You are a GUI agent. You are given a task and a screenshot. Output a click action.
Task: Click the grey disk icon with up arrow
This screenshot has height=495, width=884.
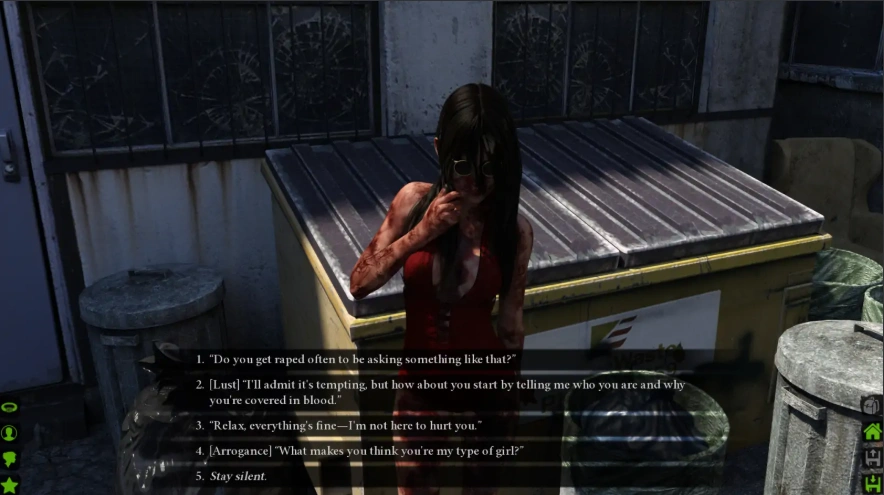(872, 458)
